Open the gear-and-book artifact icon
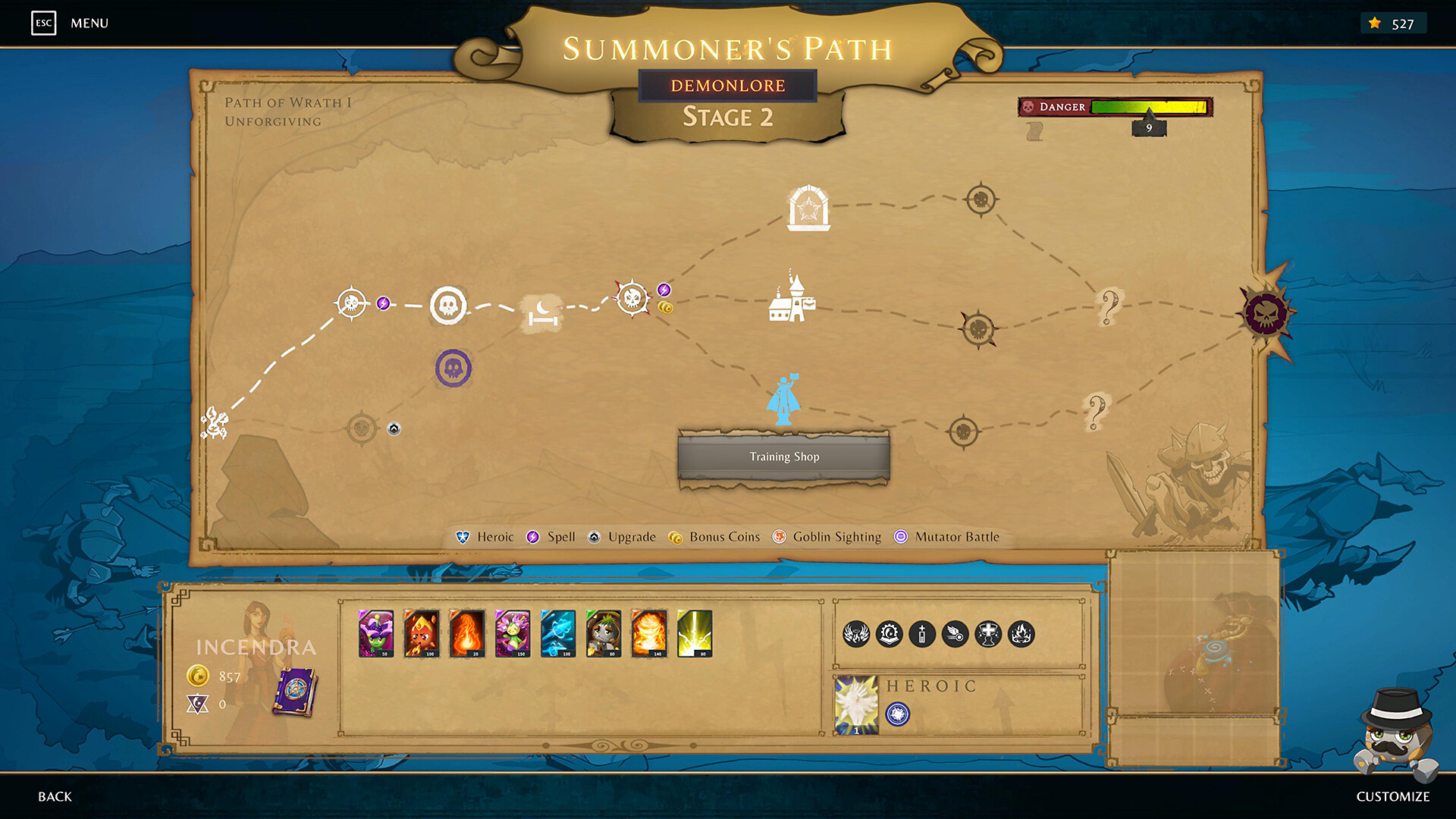 (889, 635)
